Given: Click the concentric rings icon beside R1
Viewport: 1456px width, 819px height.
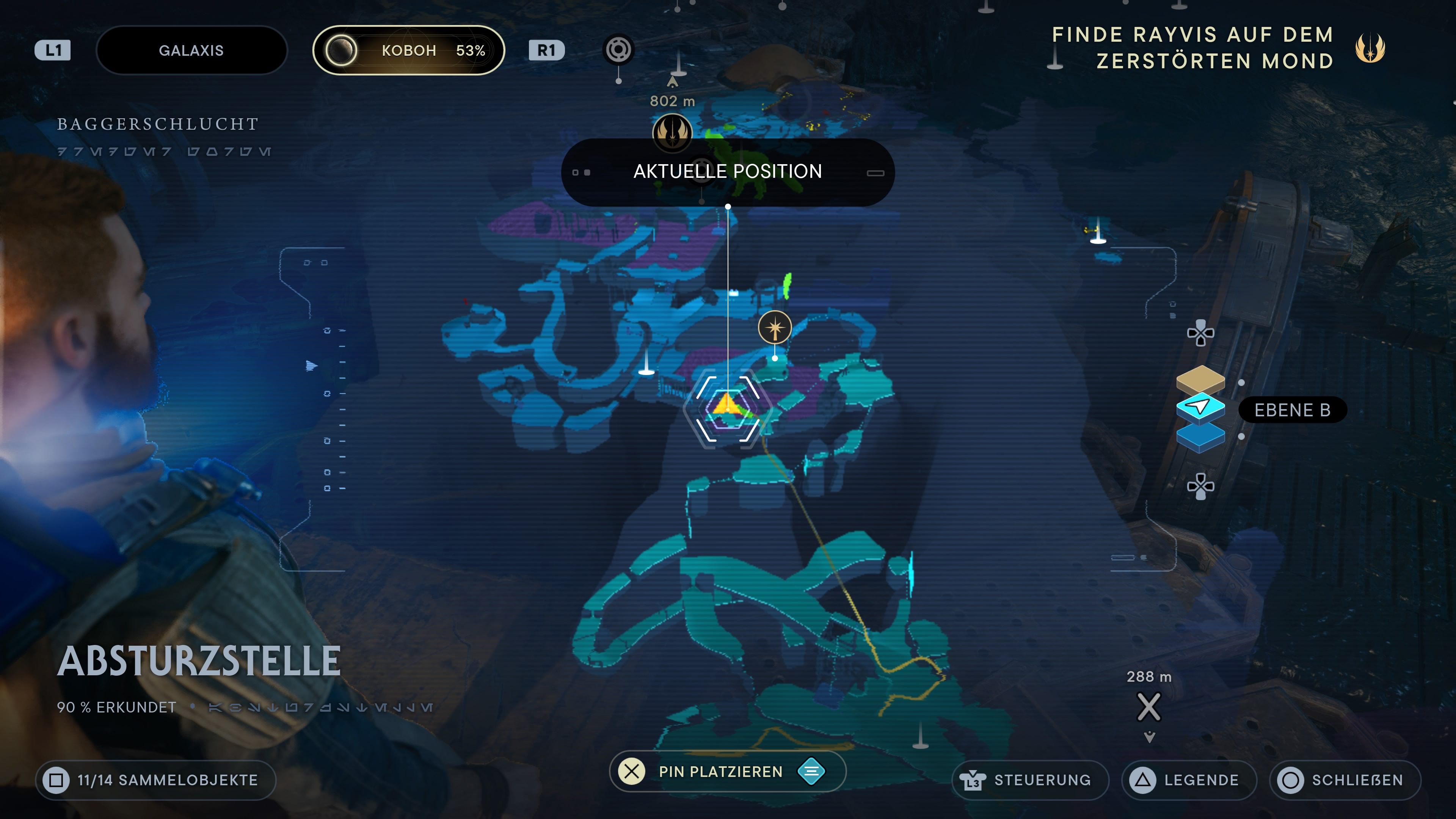Looking at the screenshot, I should click(618, 50).
